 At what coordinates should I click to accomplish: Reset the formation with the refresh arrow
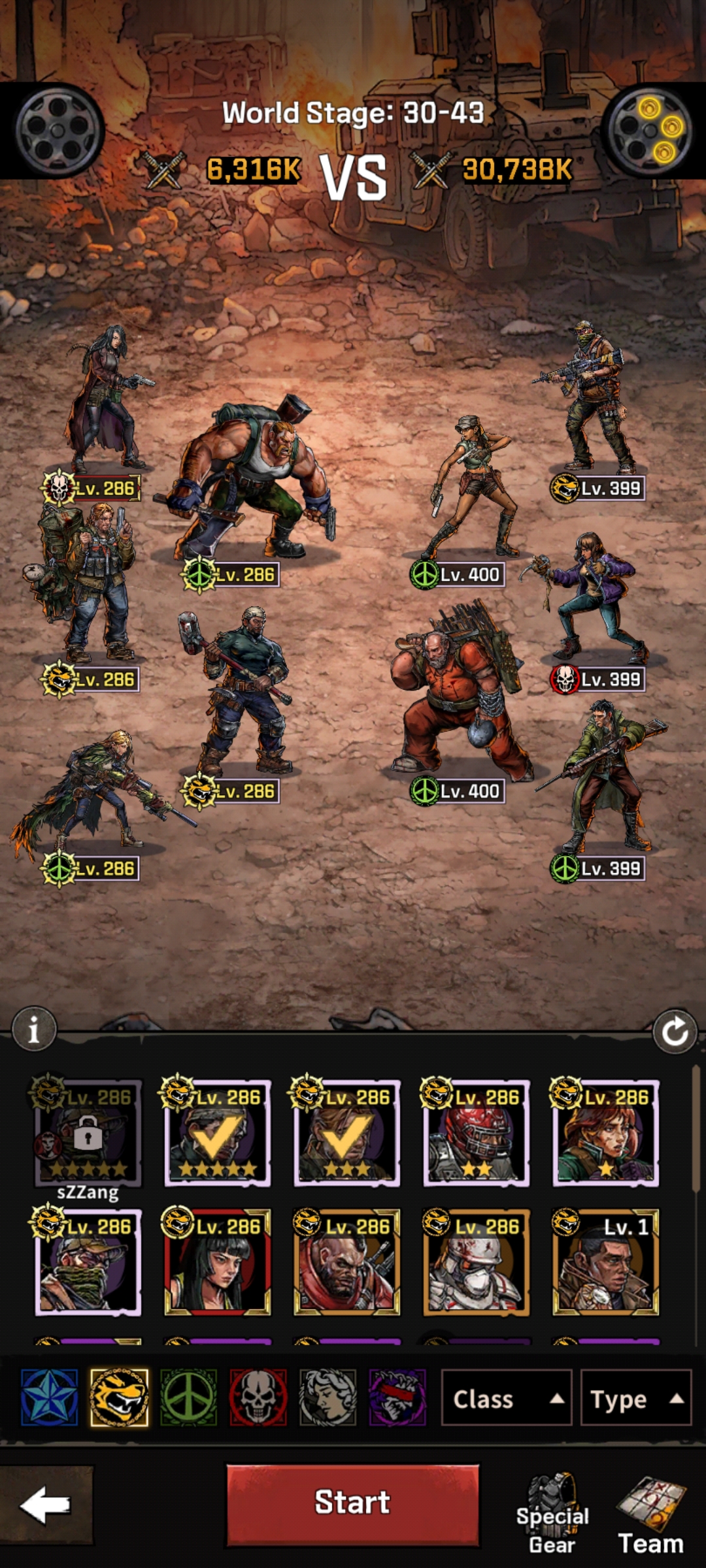coord(675,1032)
